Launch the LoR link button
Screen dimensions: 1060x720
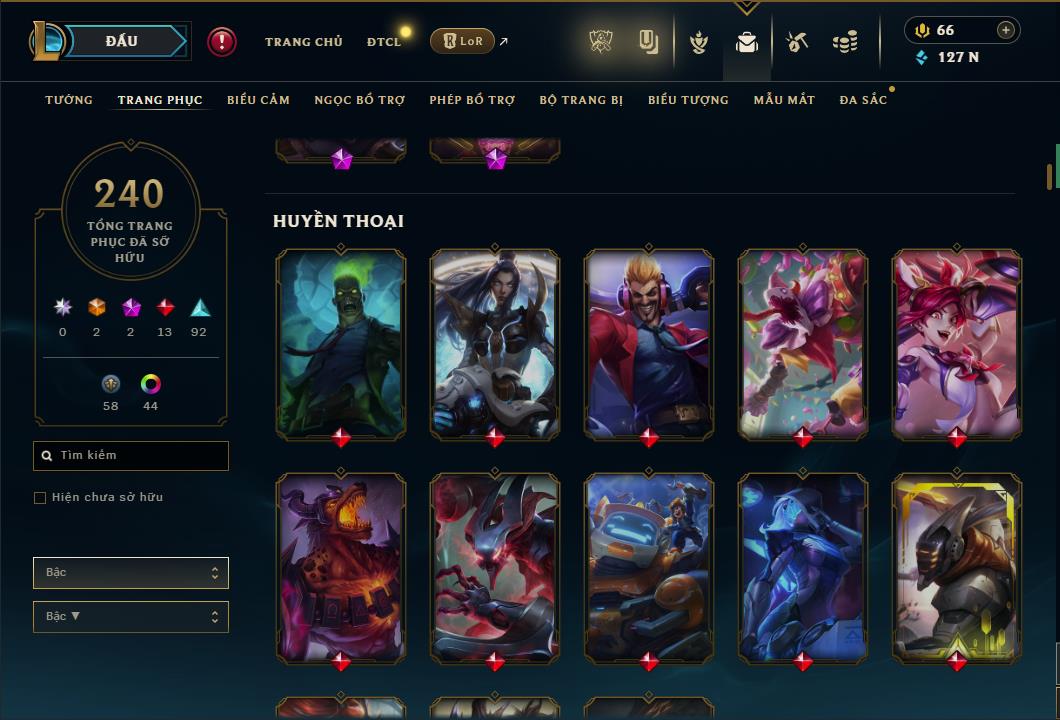462,41
